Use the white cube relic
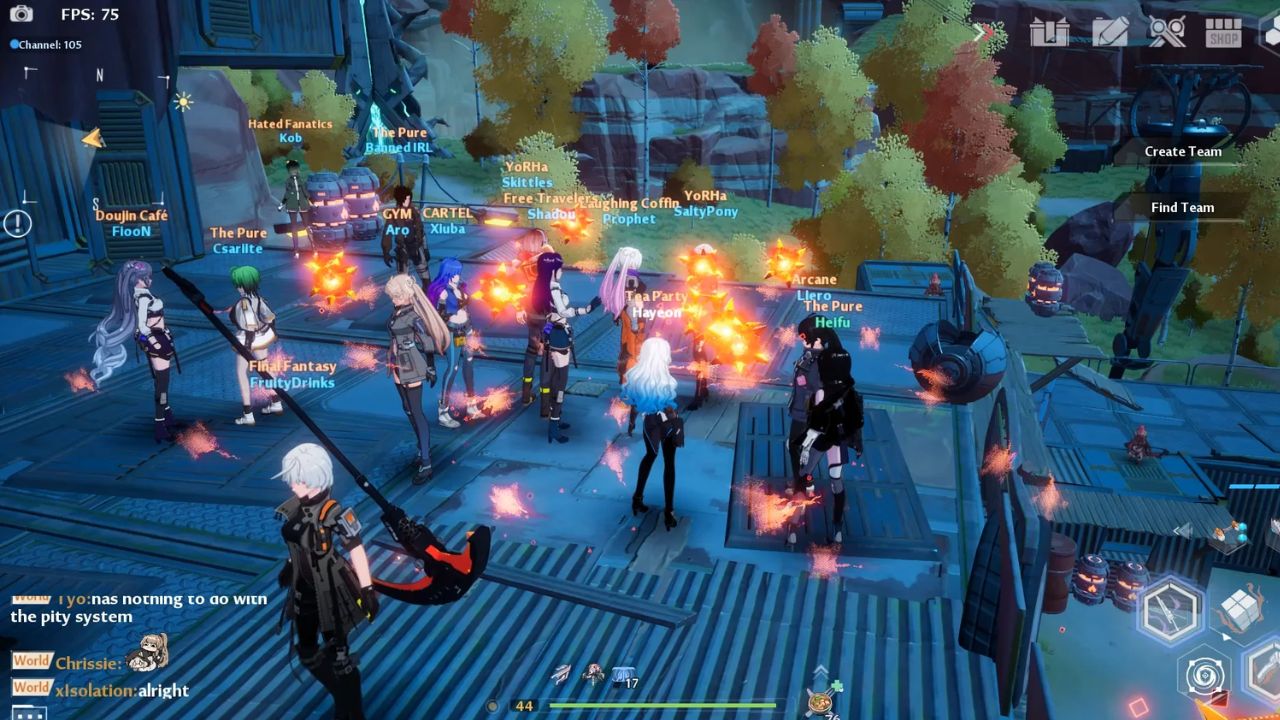1280x720 pixels. click(x=1240, y=609)
